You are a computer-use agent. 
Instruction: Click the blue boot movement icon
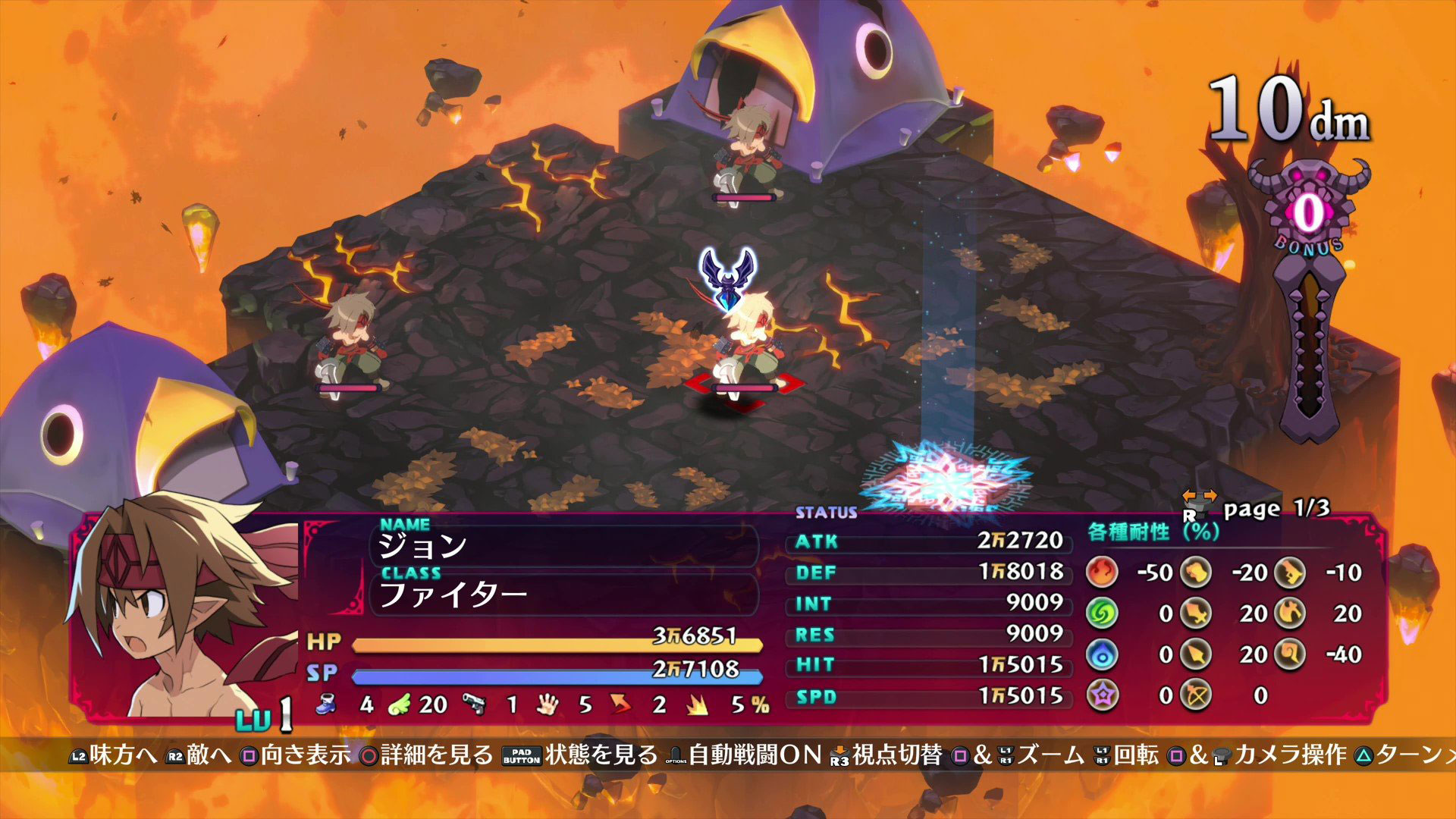tap(326, 704)
